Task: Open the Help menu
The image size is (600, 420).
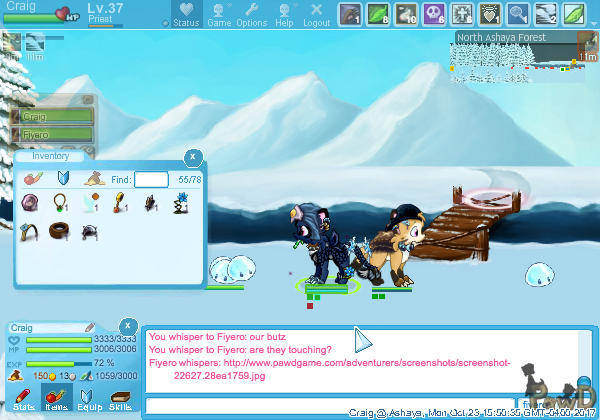Action: coord(285,15)
